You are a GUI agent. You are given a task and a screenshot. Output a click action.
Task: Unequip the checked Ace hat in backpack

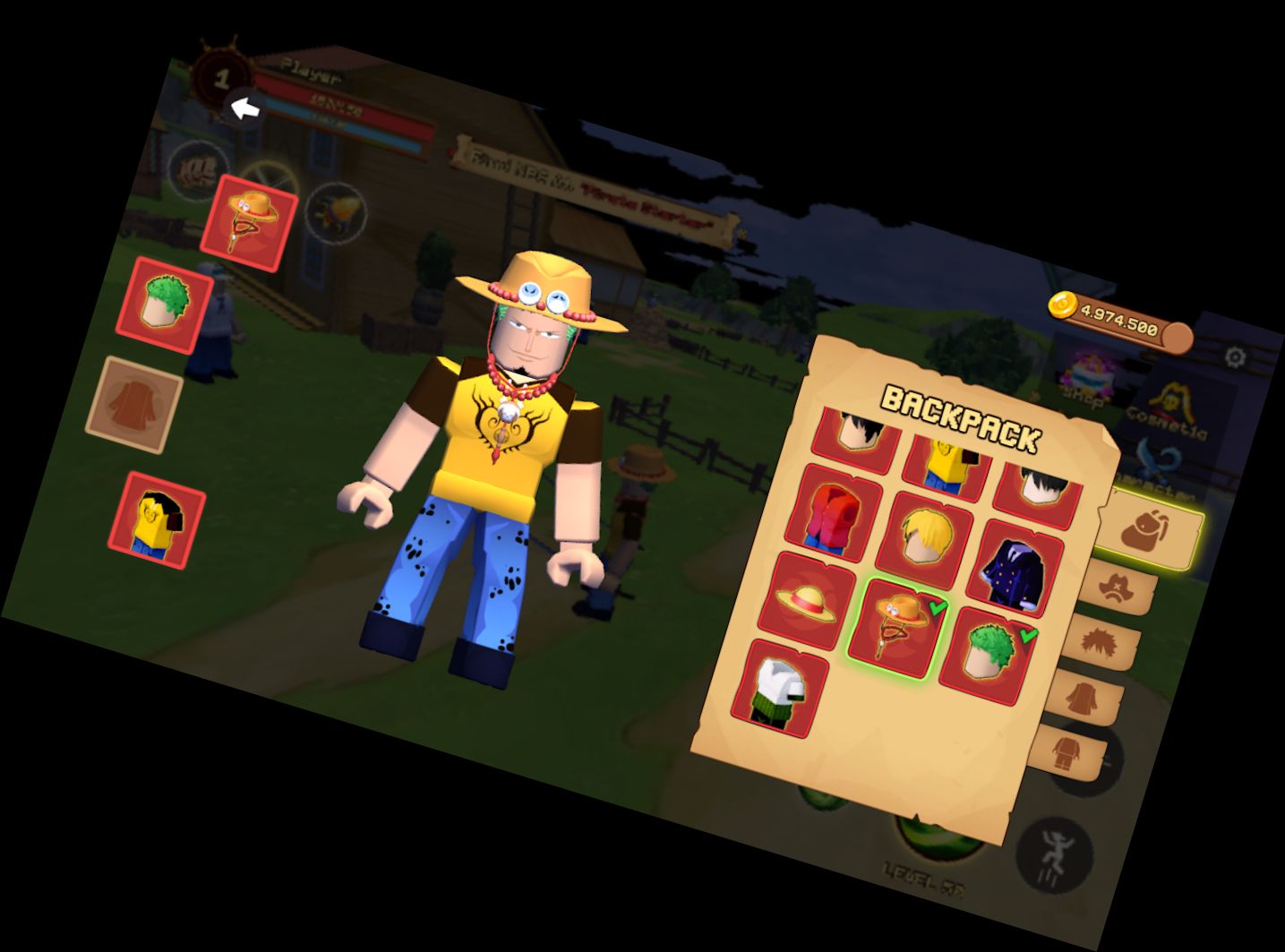coord(898,624)
